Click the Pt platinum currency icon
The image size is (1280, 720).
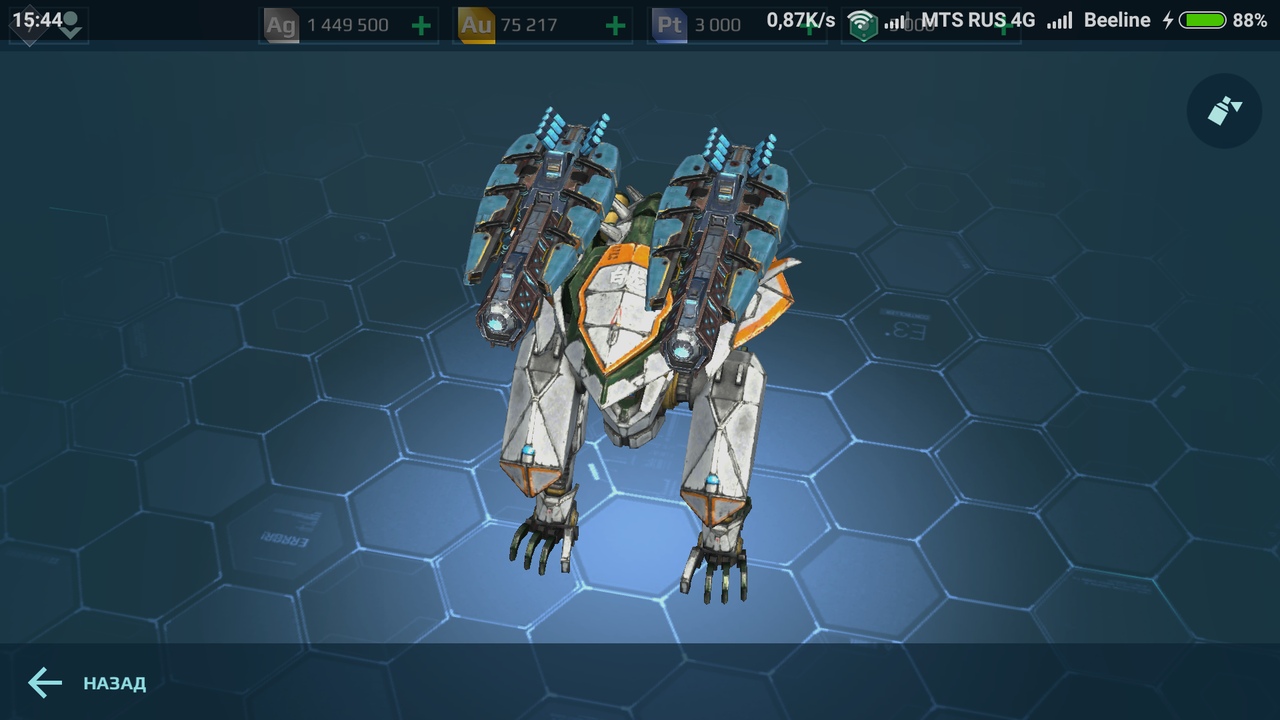(x=668, y=24)
